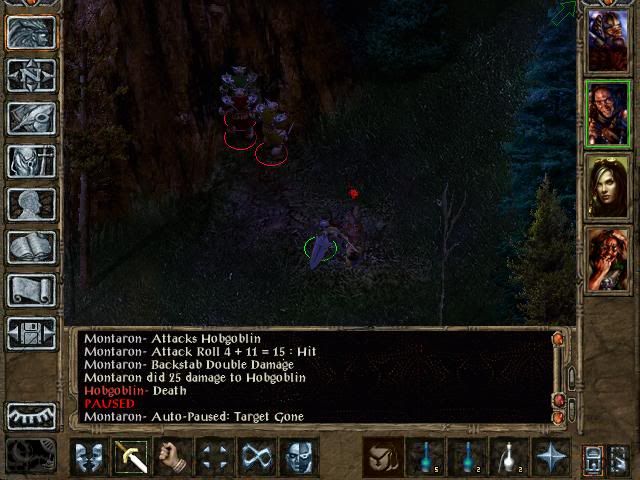Select the return-to-game button atop the sidebar

point(31,32)
